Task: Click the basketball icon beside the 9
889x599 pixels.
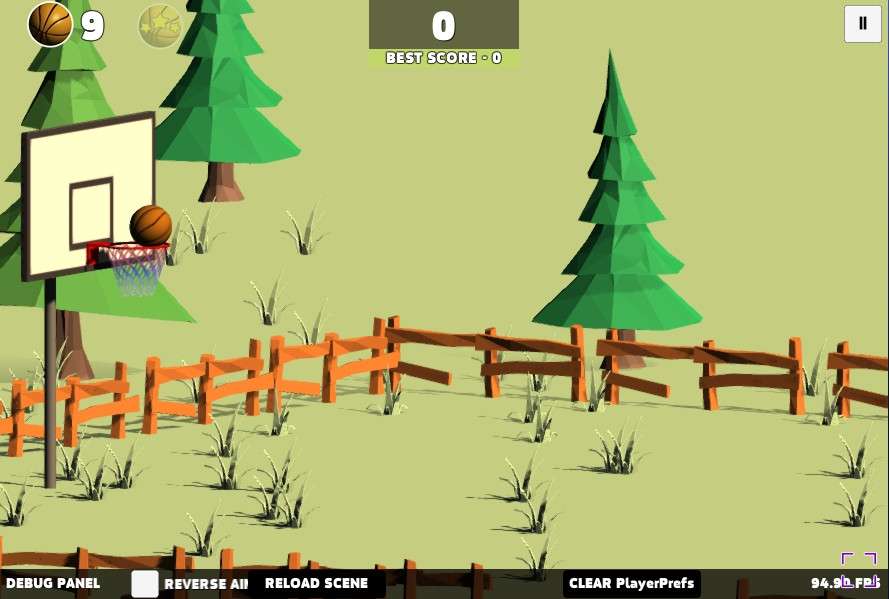Action: (x=50, y=24)
